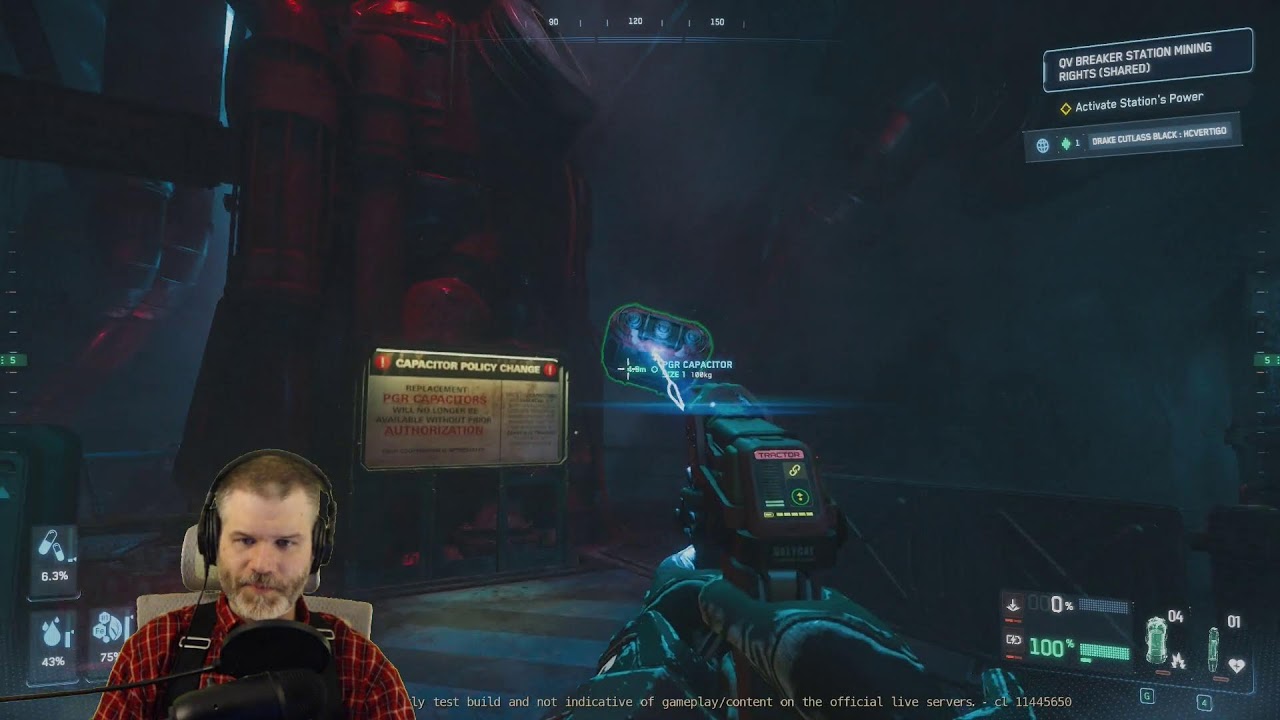Click the downward arrow icon above the battery
Image resolution: width=1280 pixels, height=720 pixels.
pos(1013,605)
